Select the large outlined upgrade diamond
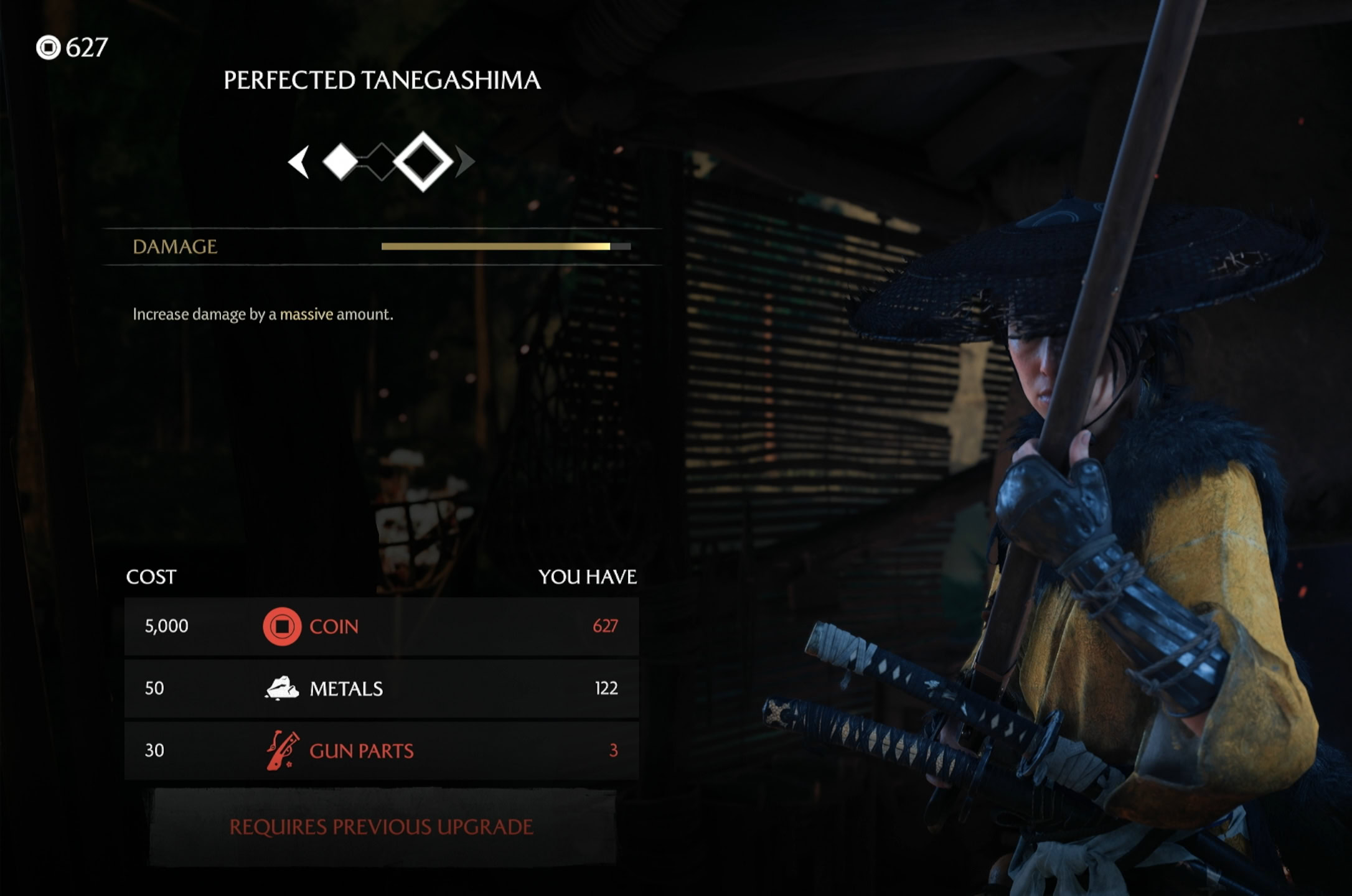Viewport: 1352px width, 896px height. click(x=423, y=162)
